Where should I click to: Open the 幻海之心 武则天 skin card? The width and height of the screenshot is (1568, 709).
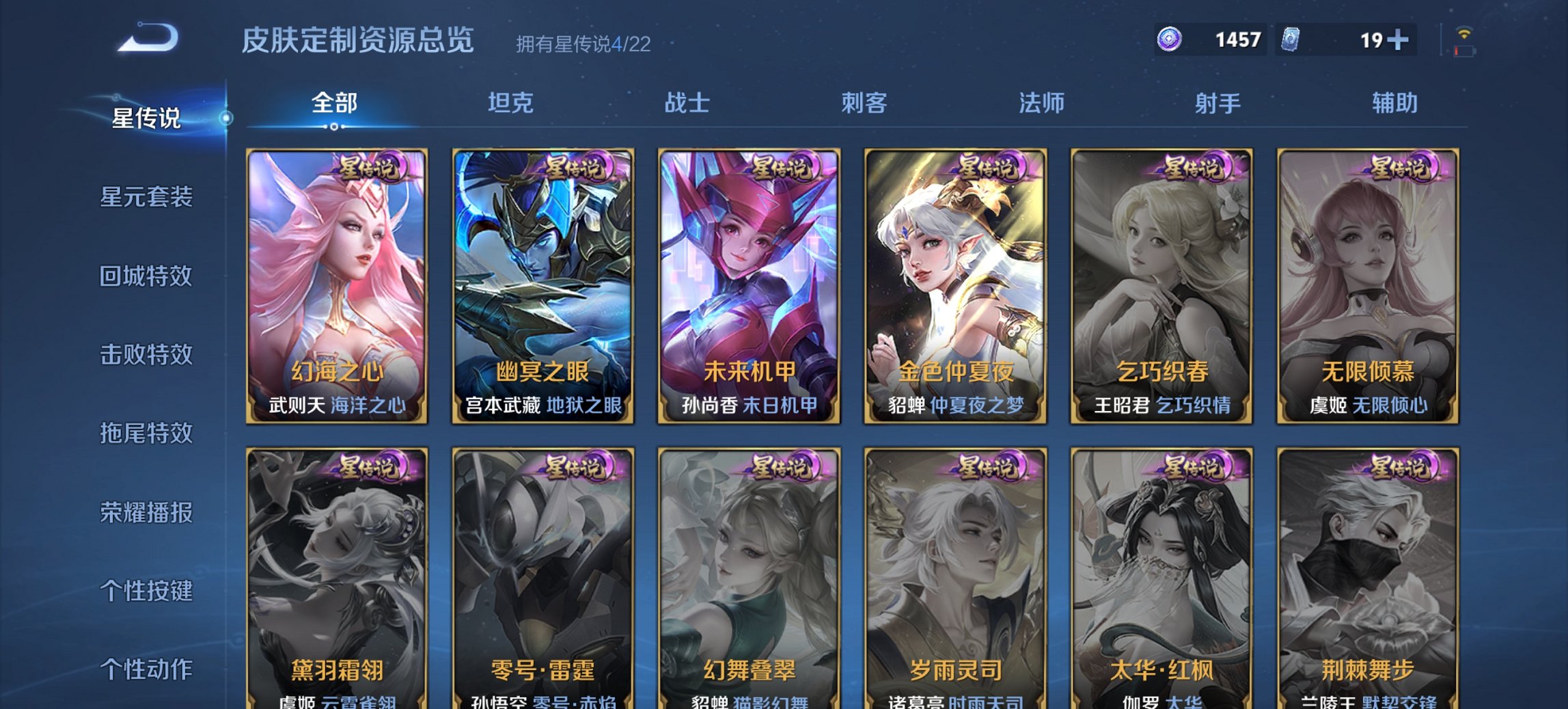click(x=338, y=287)
